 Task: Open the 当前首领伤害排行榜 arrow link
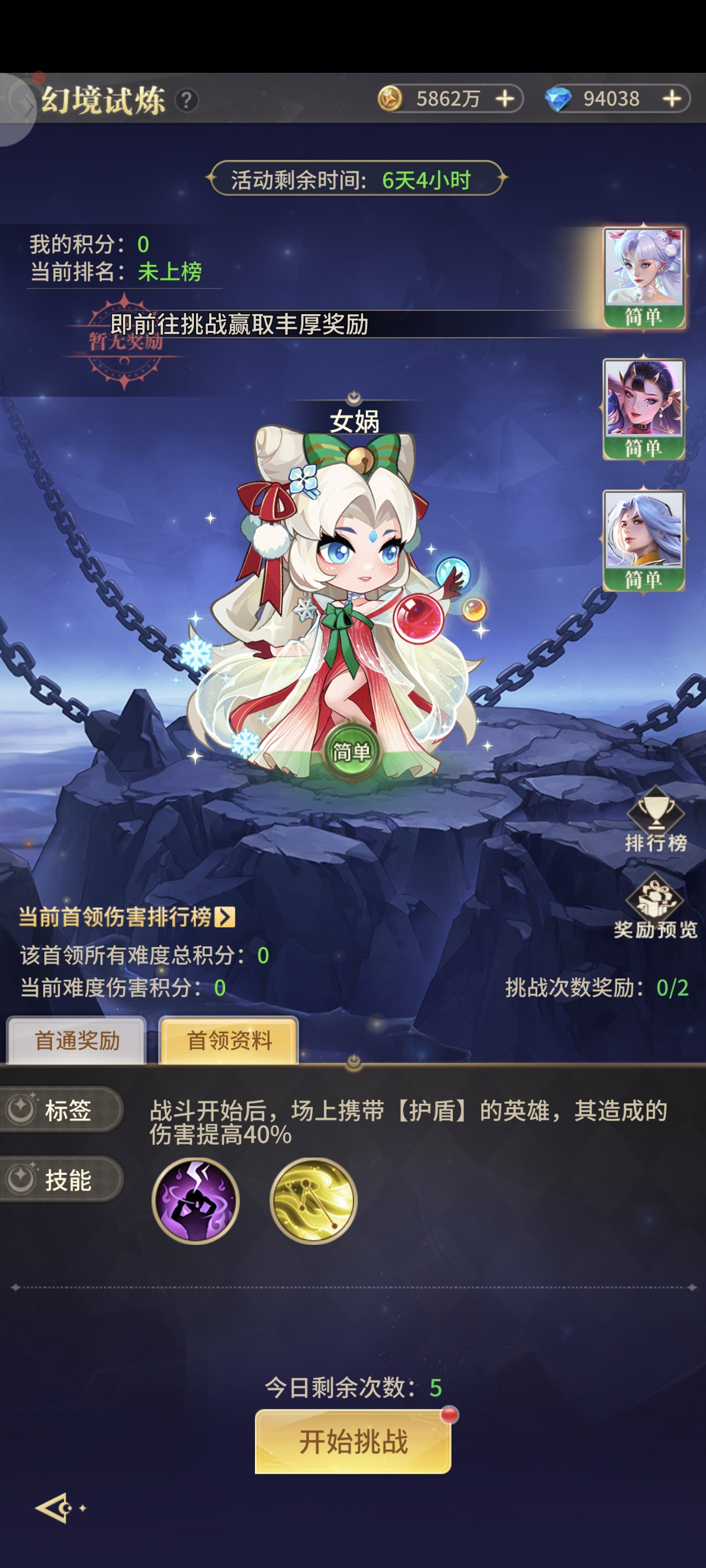point(225,917)
